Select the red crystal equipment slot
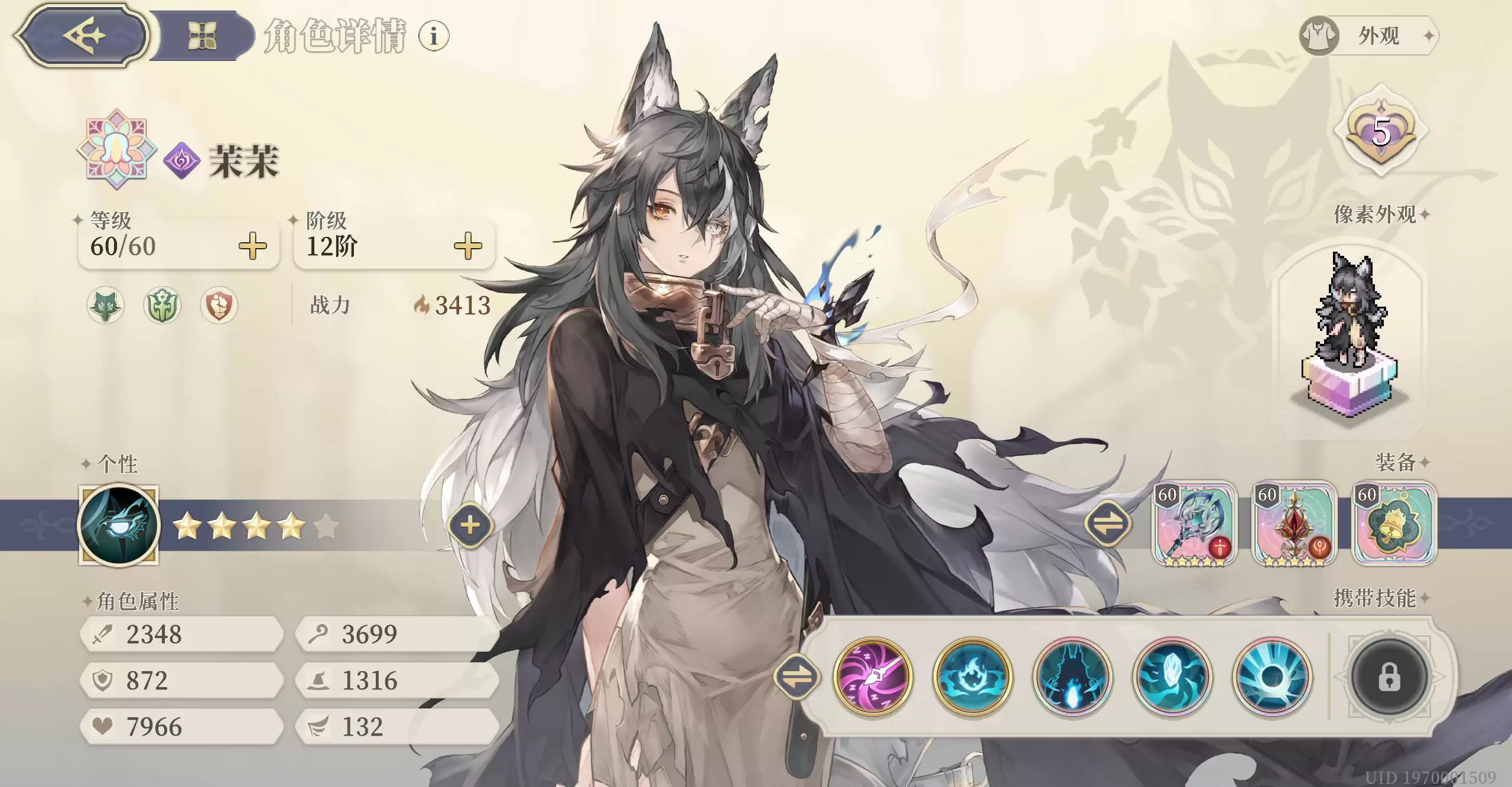The height and width of the screenshot is (787, 1512). point(1294,524)
